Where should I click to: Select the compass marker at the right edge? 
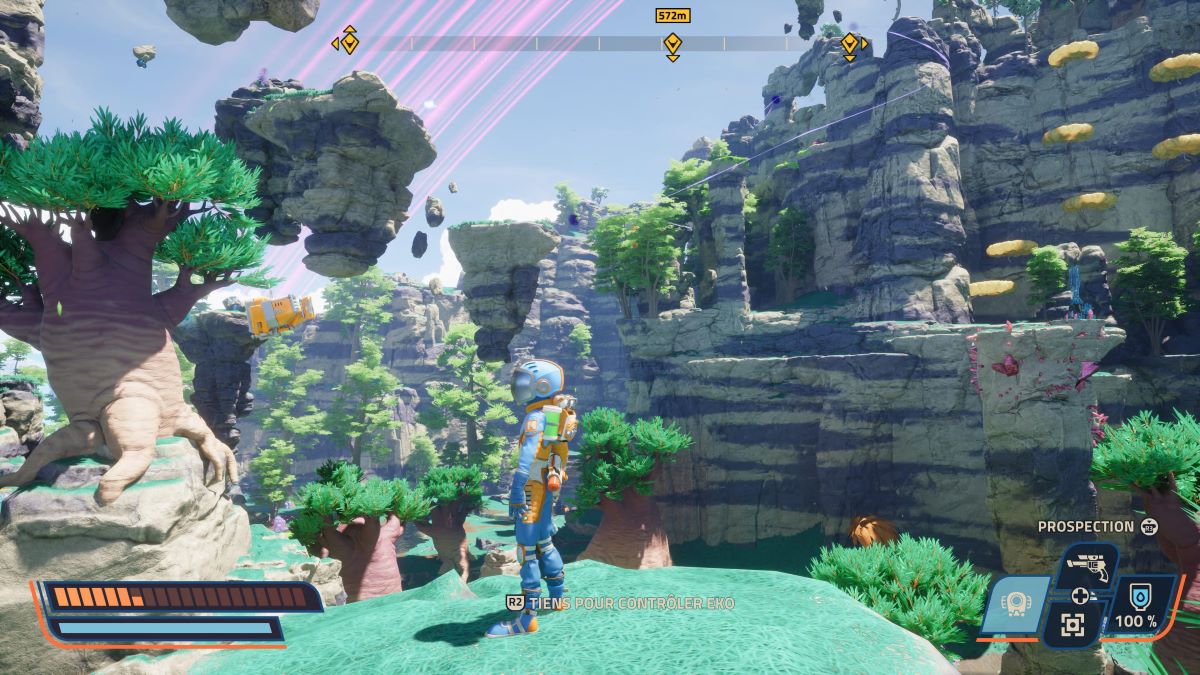(x=850, y=44)
